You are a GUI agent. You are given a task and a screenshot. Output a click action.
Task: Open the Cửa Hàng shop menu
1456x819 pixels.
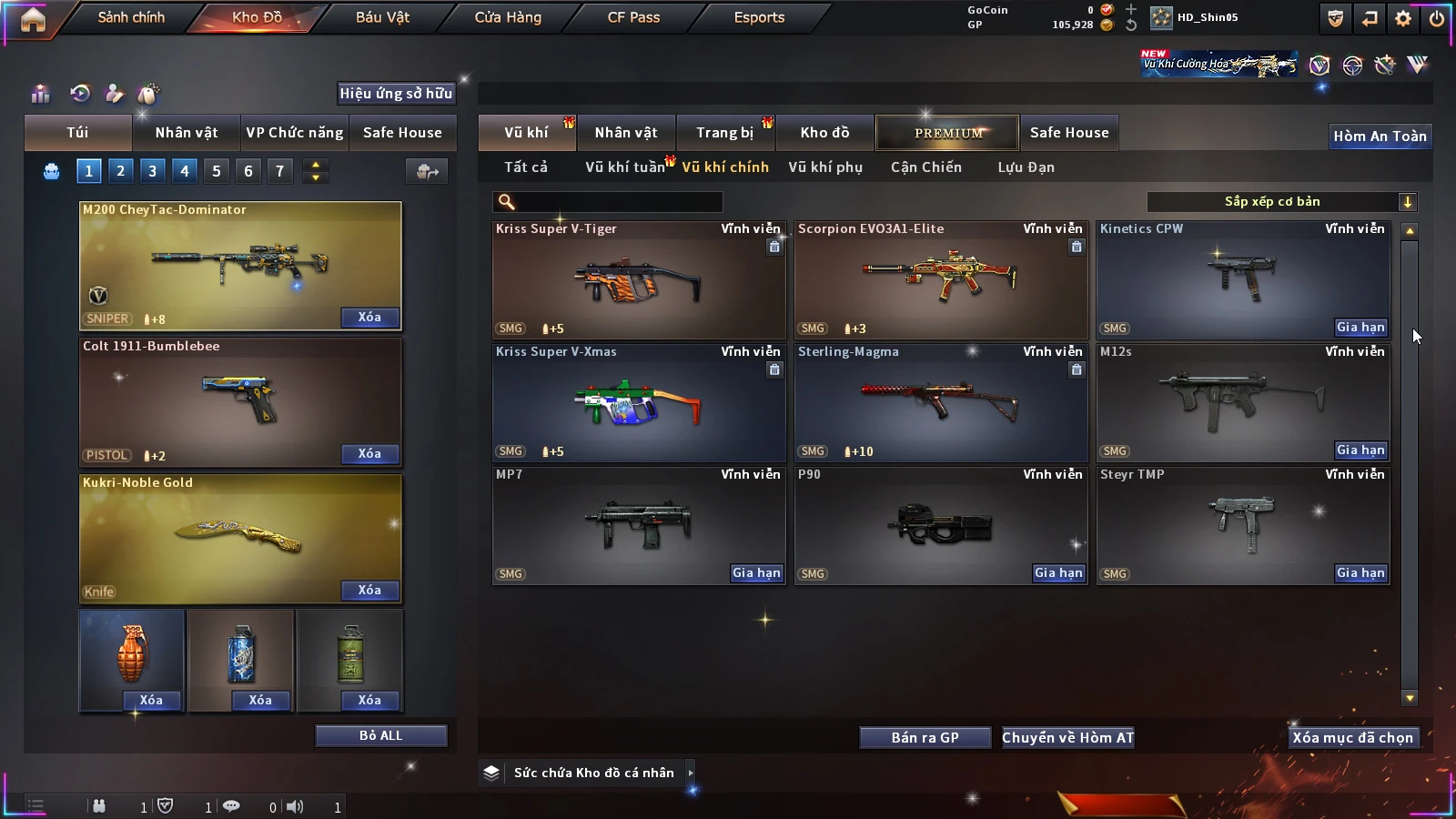(x=508, y=17)
